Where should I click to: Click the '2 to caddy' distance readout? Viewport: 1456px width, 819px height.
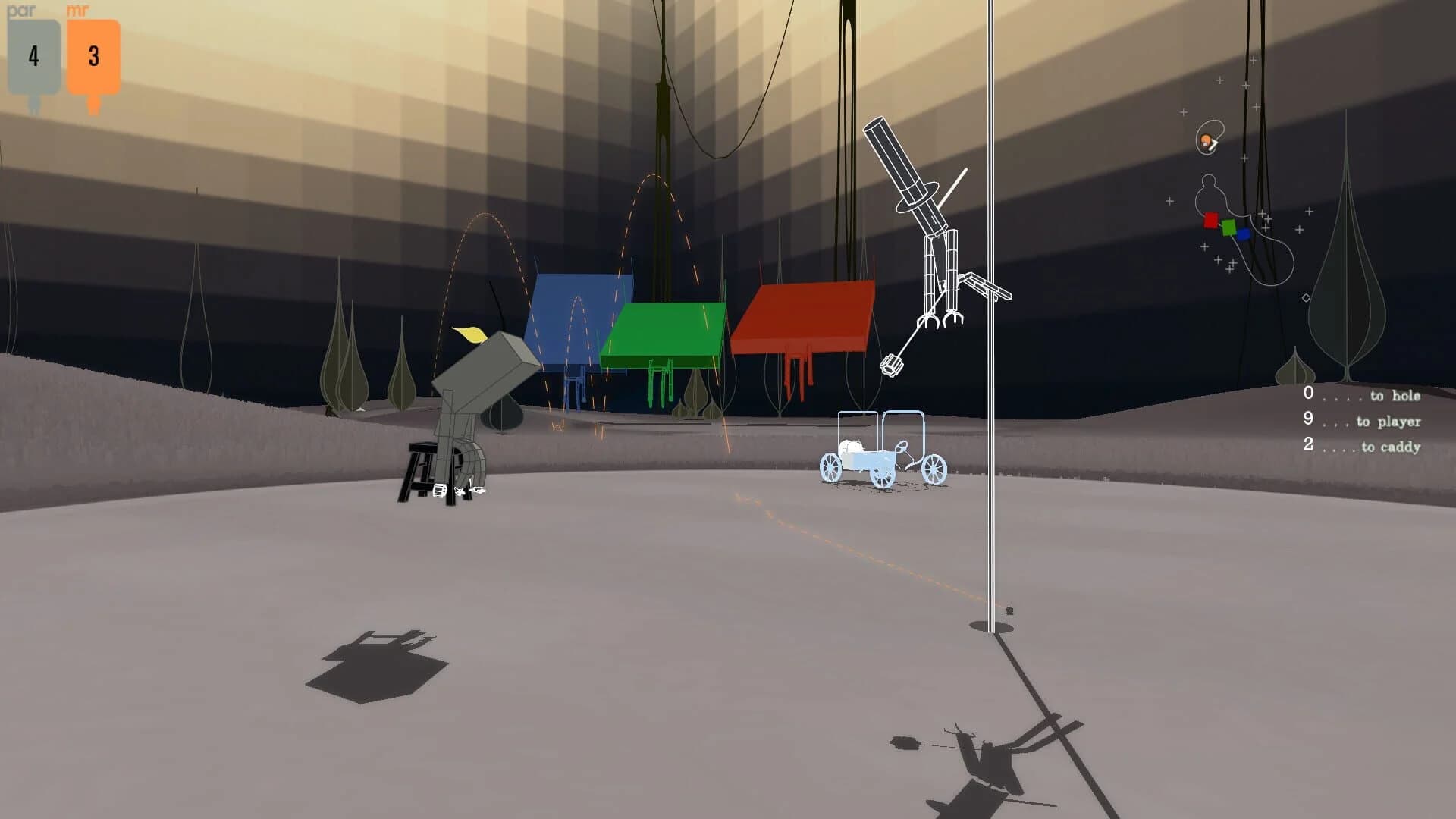point(1361,447)
